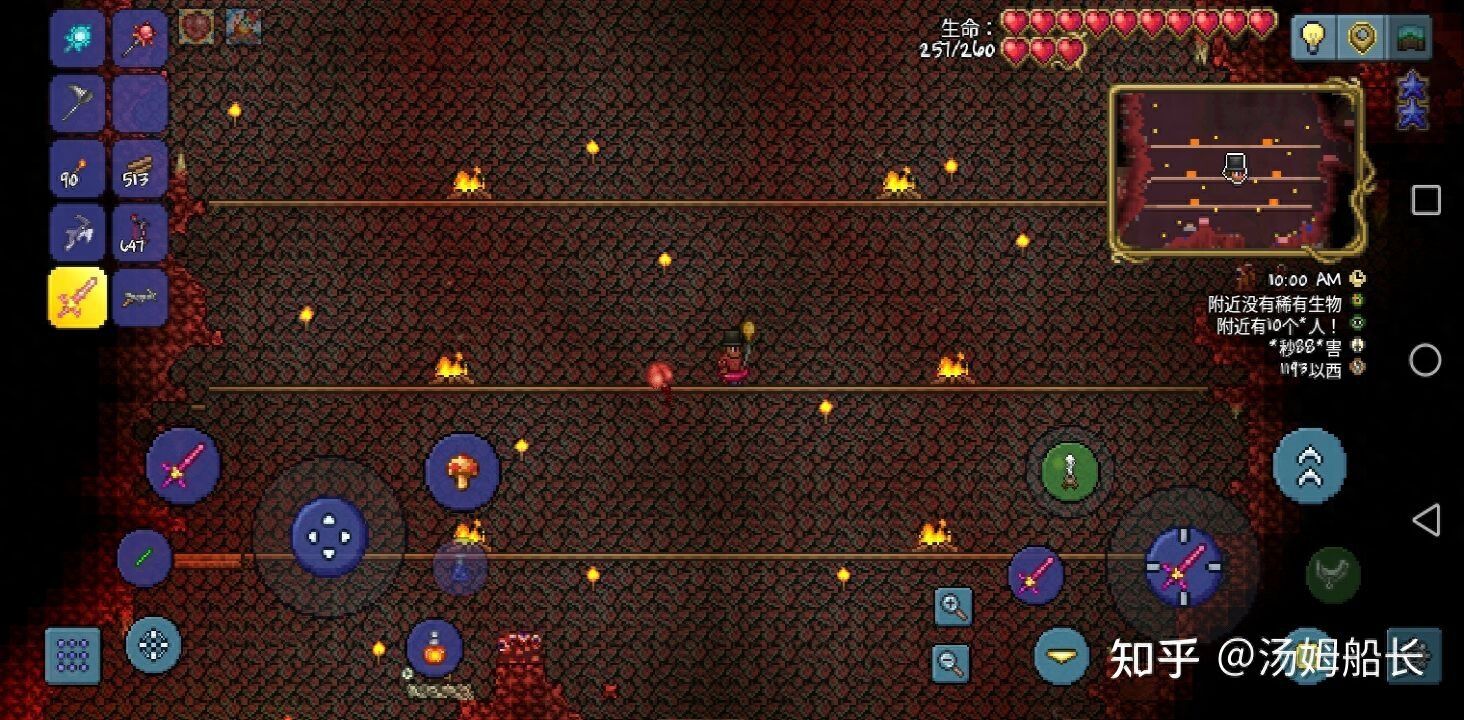Select the torch stack of 90
Image resolution: width=1464 pixels, height=720 pixels.
click(77, 168)
